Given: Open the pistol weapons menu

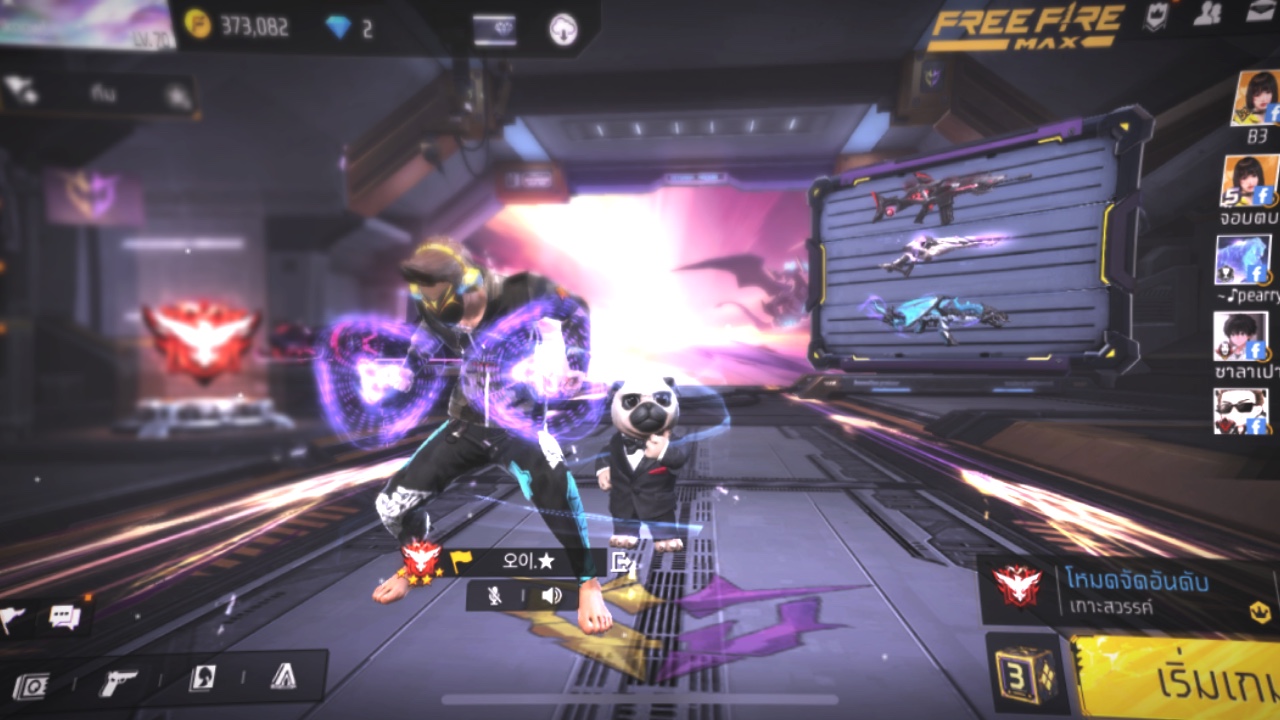Looking at the screenshot, I should [x=119, y=683].
